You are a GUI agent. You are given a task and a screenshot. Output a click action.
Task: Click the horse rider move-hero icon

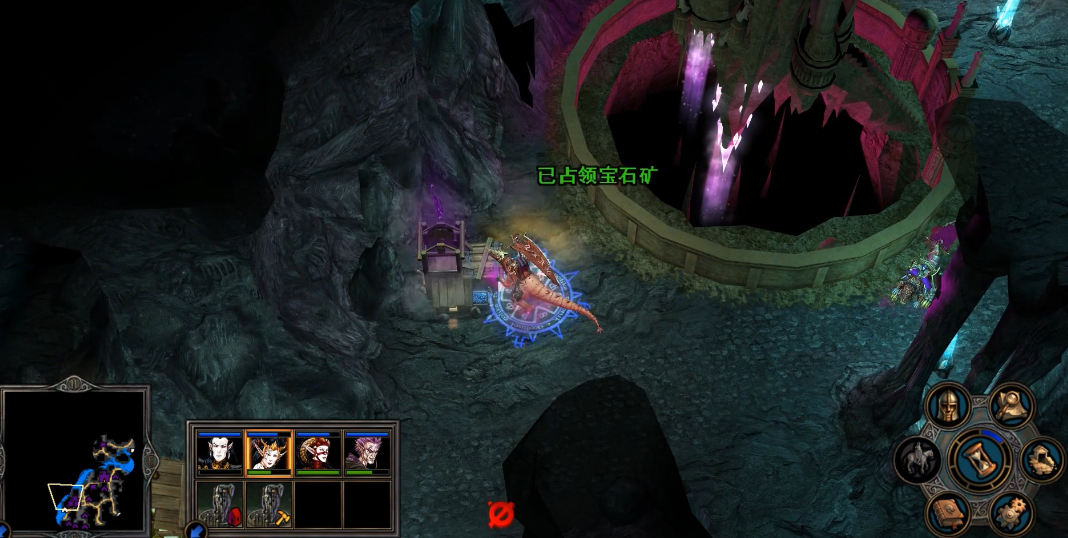pos(916,459)
